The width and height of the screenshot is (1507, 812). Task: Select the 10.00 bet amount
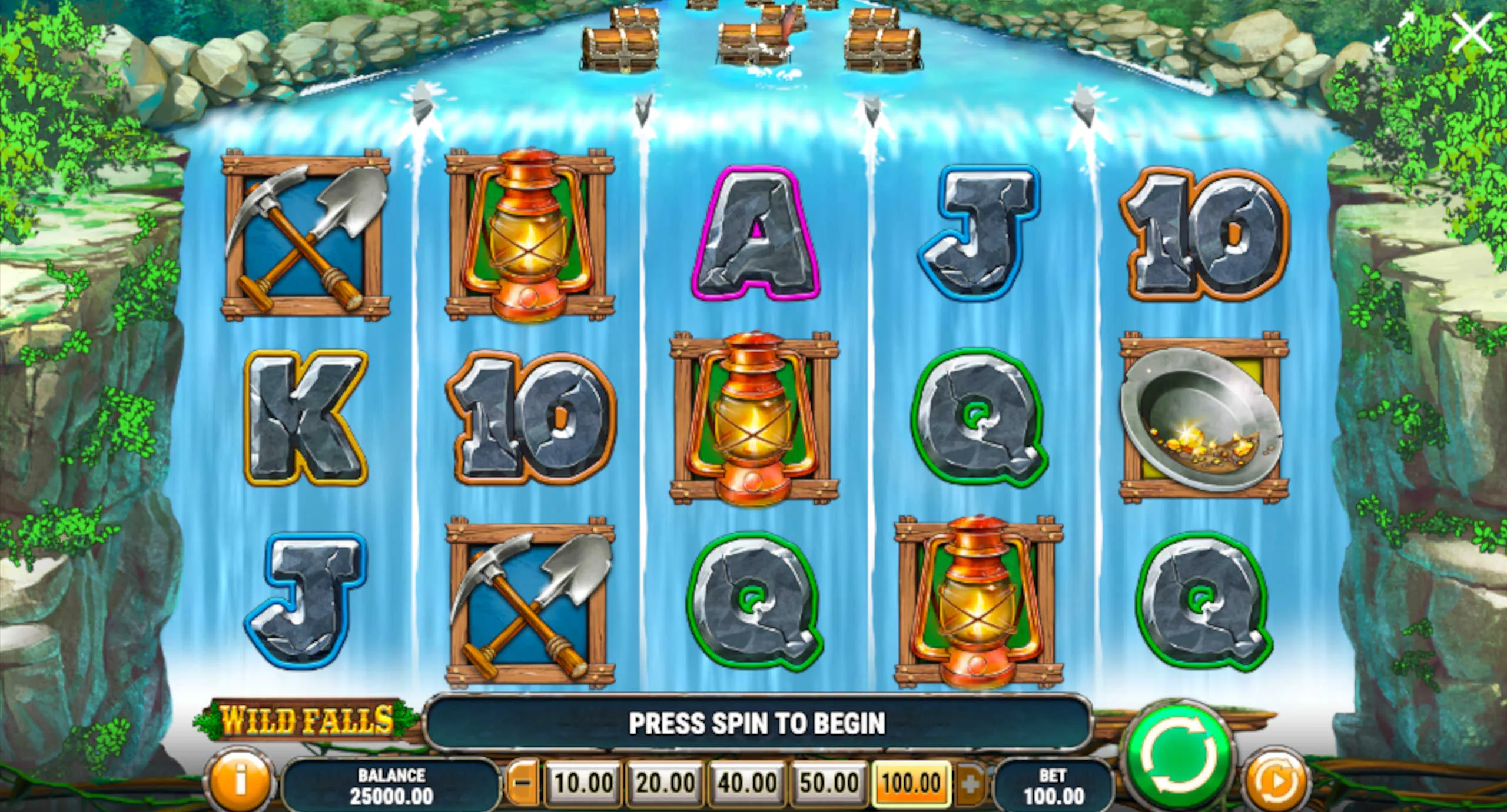click(x=583, y=783)
